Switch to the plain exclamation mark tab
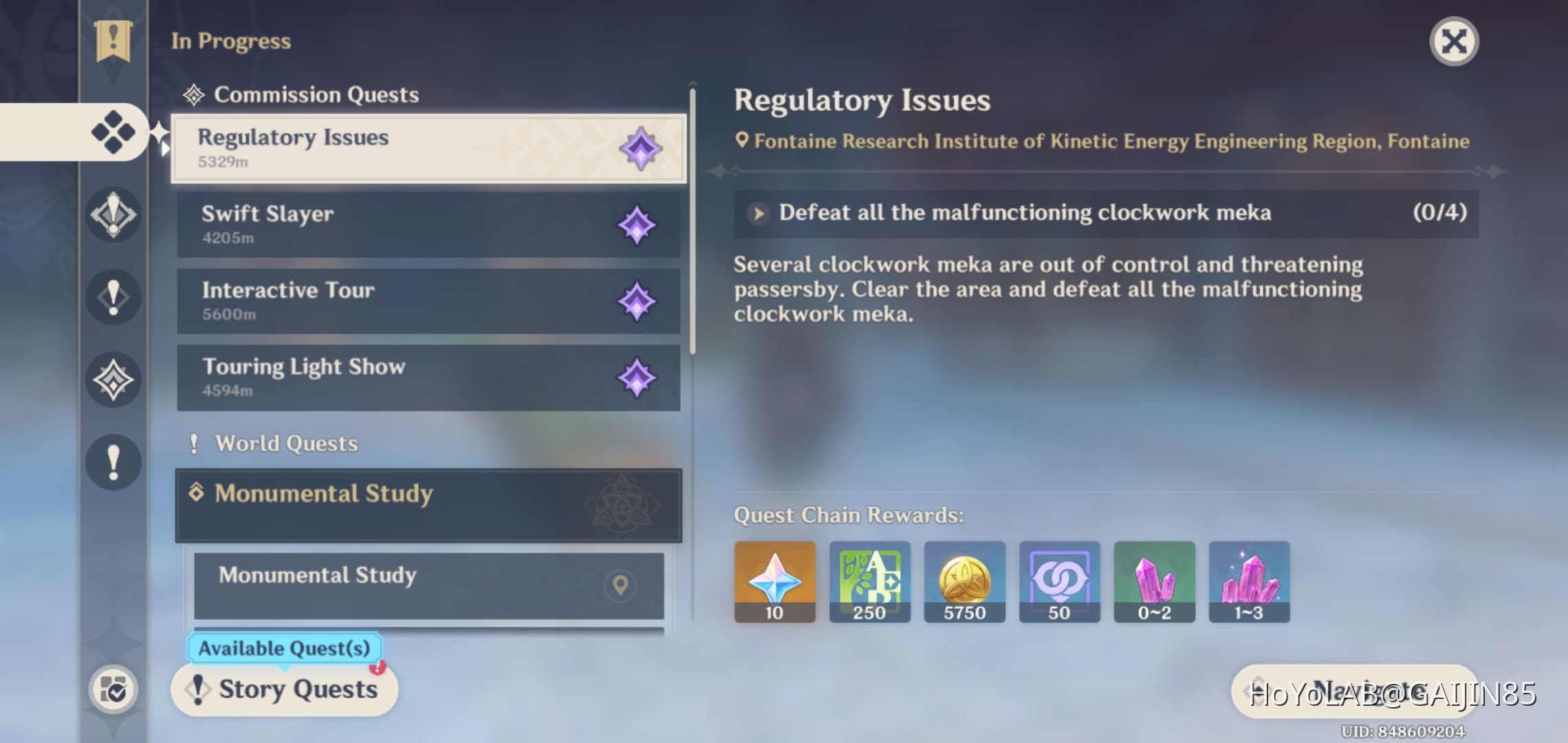 point(113,462)
